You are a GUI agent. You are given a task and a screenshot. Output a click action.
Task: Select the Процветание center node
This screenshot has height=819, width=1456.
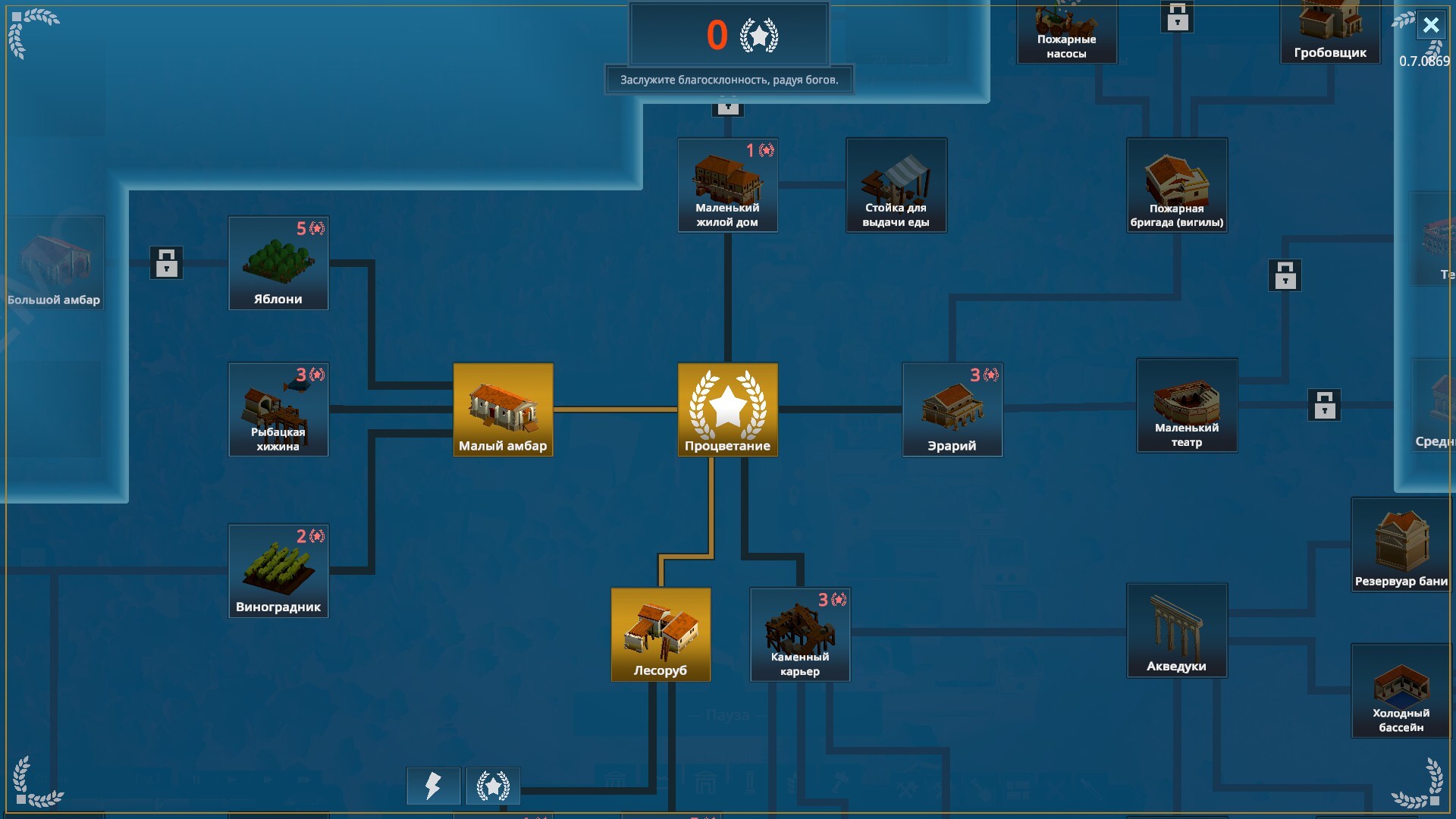[727, 409]
